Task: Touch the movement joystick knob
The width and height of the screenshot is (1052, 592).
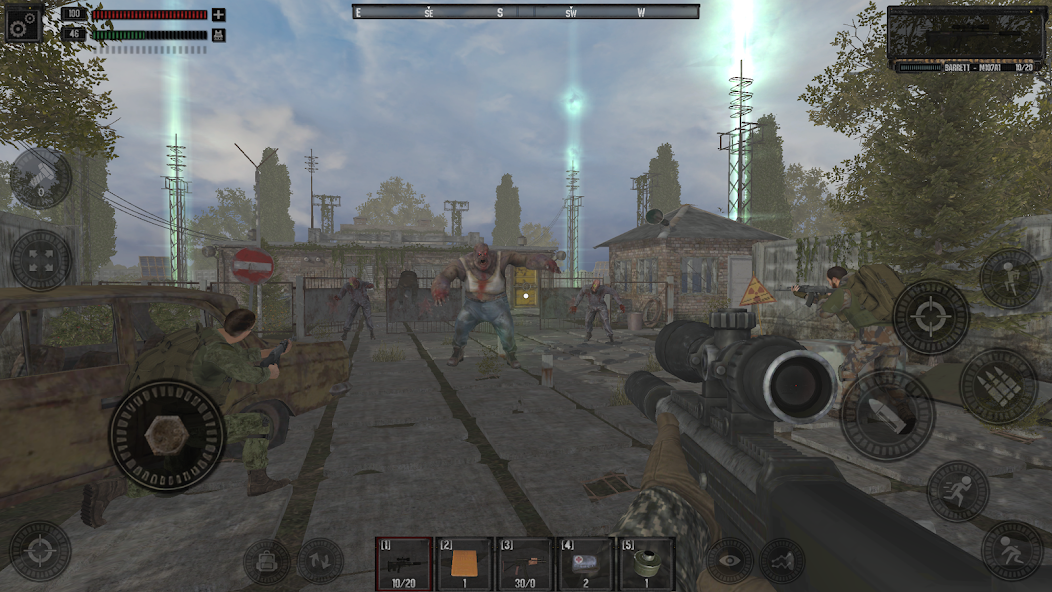Action: (x=166, y=435)
